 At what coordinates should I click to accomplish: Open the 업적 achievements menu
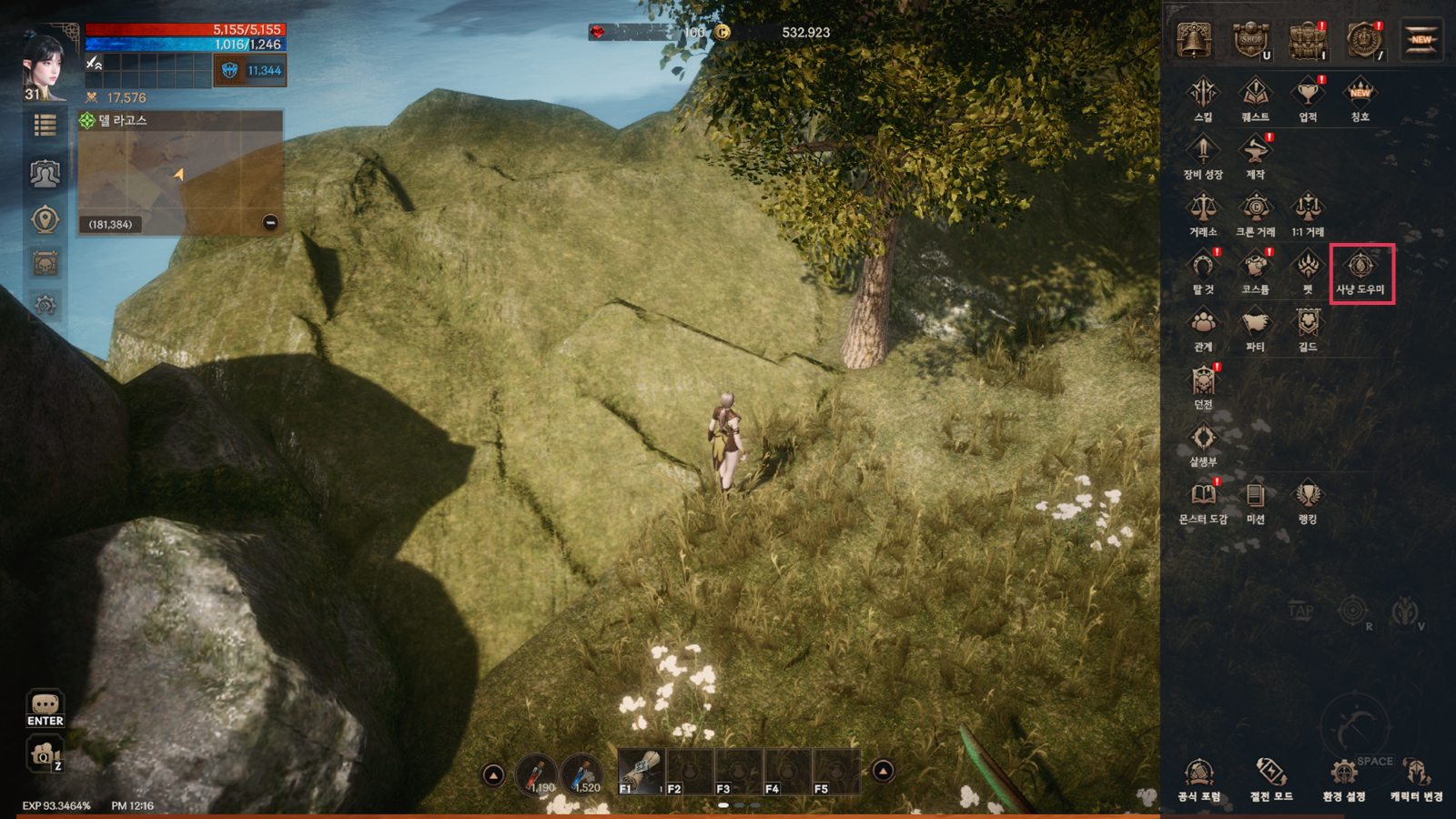pyautogui.click(x=1308, y=98)
